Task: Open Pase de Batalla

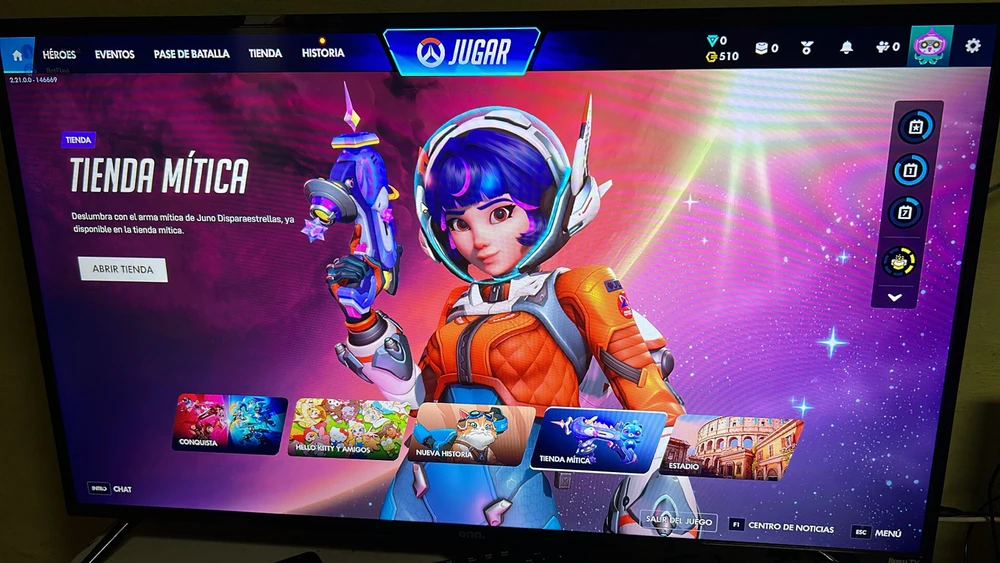Action: (191, 54)
